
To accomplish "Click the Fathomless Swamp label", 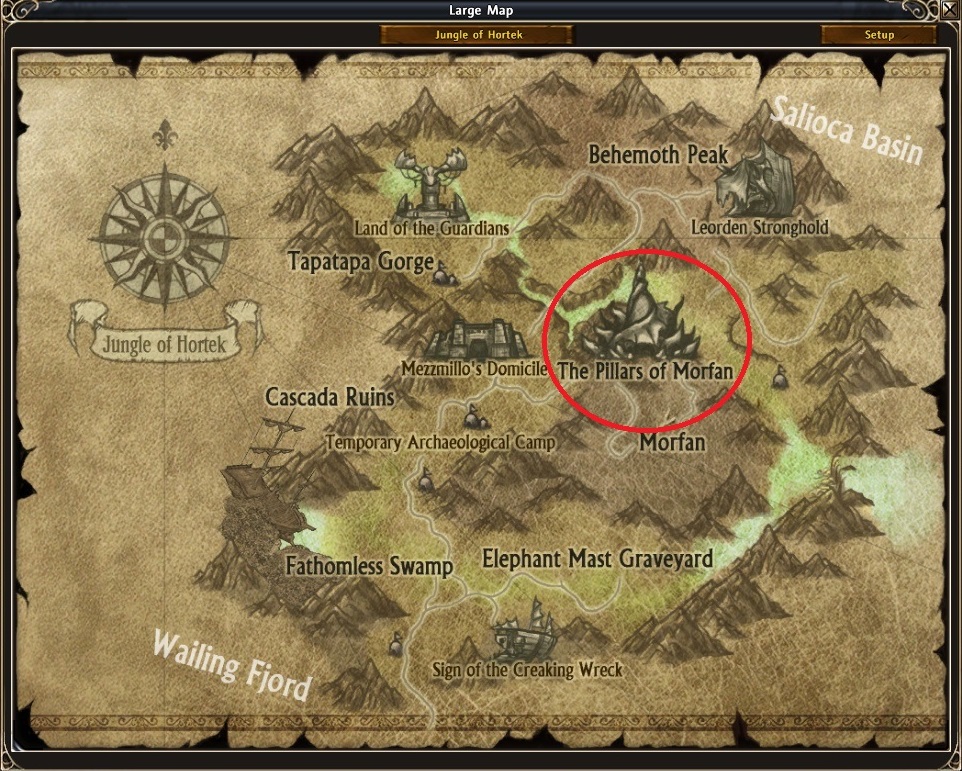I will [x=369, y=566].
